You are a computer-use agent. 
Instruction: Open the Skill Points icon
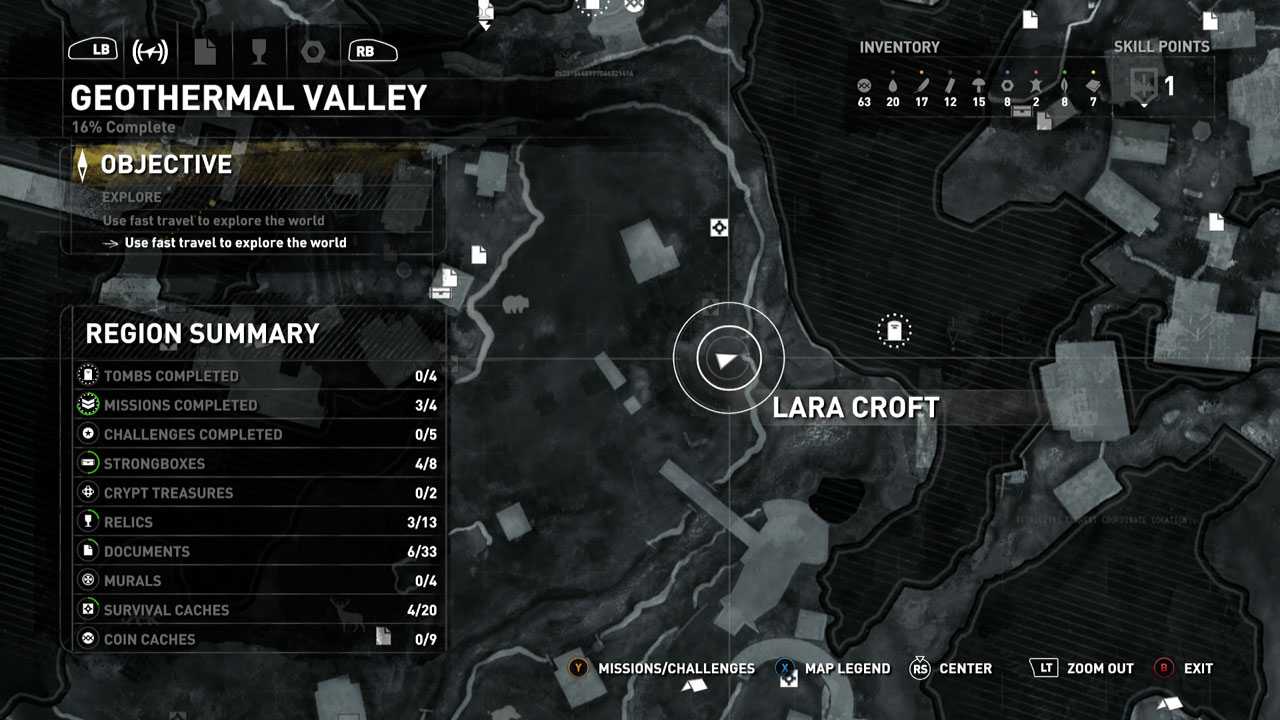pos(1145,84)
